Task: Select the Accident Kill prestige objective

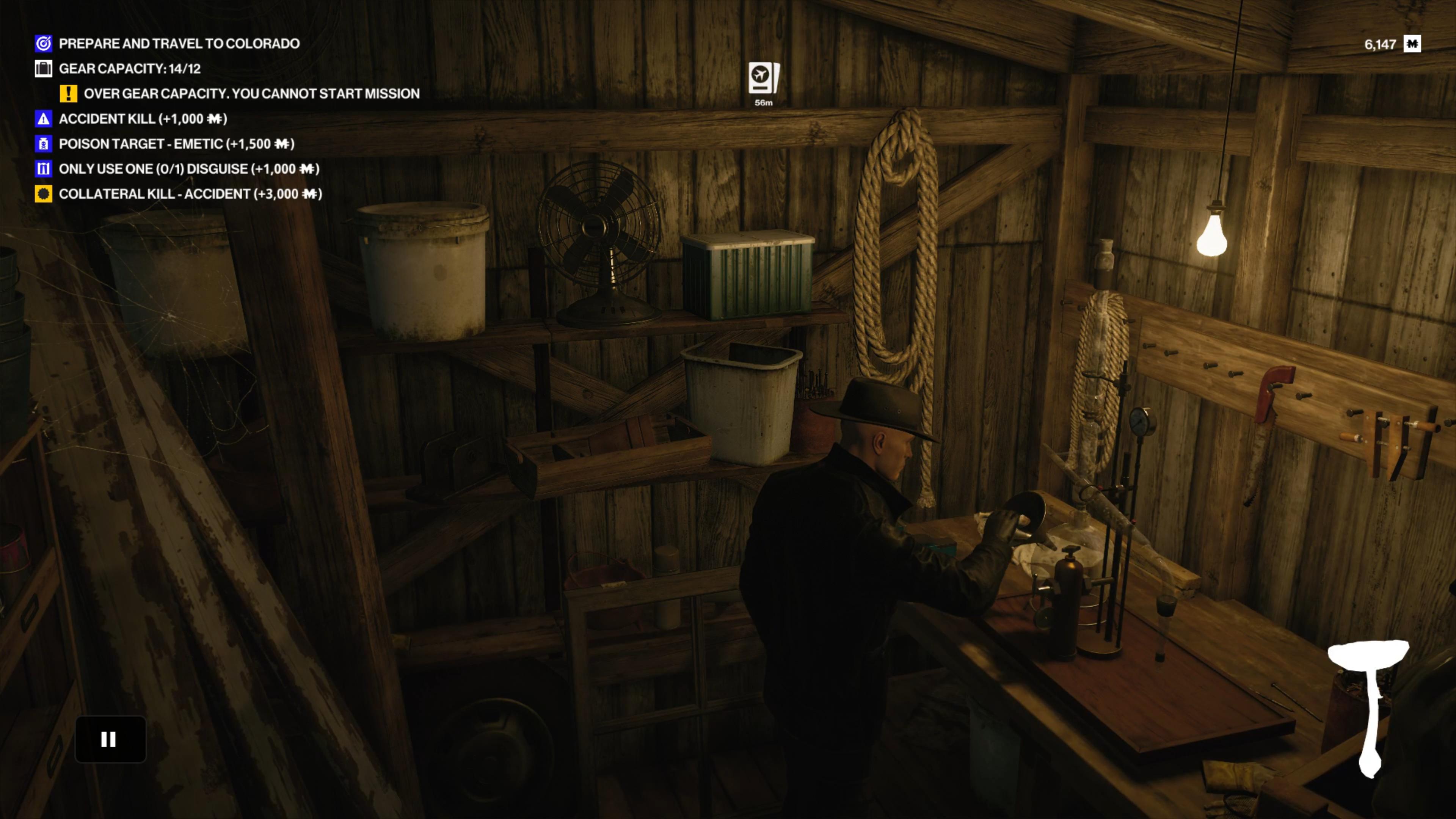Action: [143, 119]
